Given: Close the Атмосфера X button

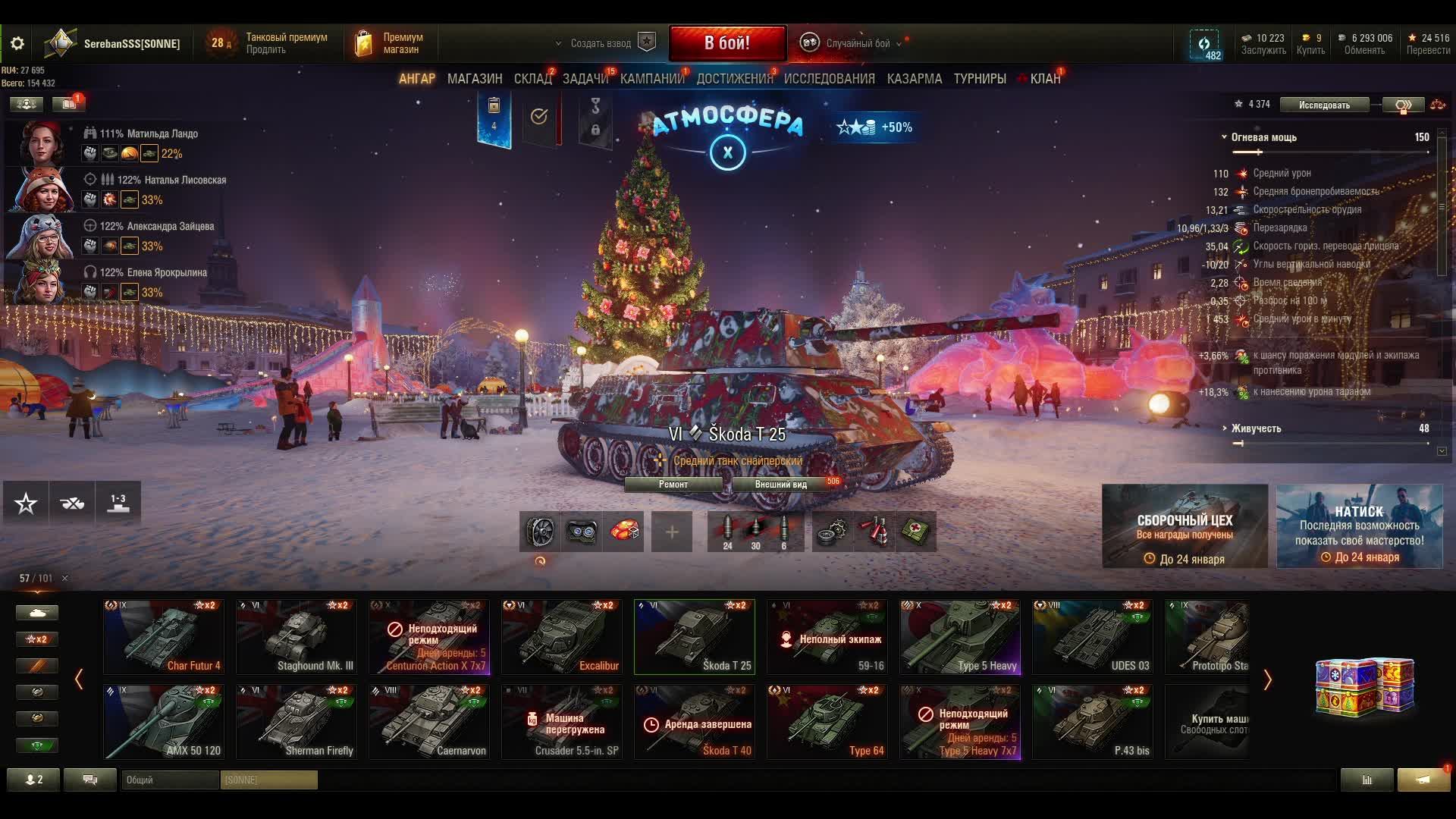Looking at the screenshot, I should (x=727, y=152).
